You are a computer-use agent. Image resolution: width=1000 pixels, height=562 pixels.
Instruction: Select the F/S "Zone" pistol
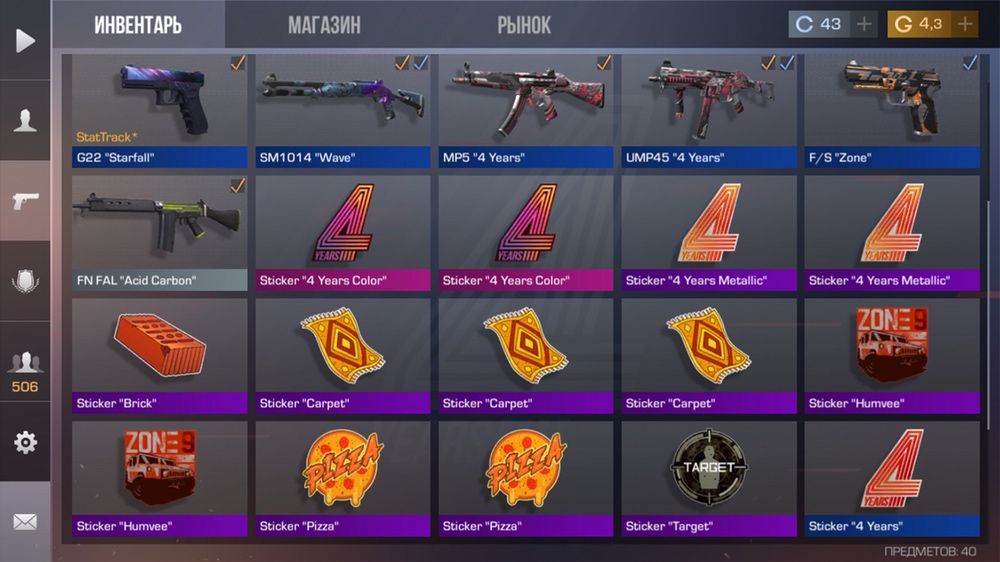click(x=891, y=110)
